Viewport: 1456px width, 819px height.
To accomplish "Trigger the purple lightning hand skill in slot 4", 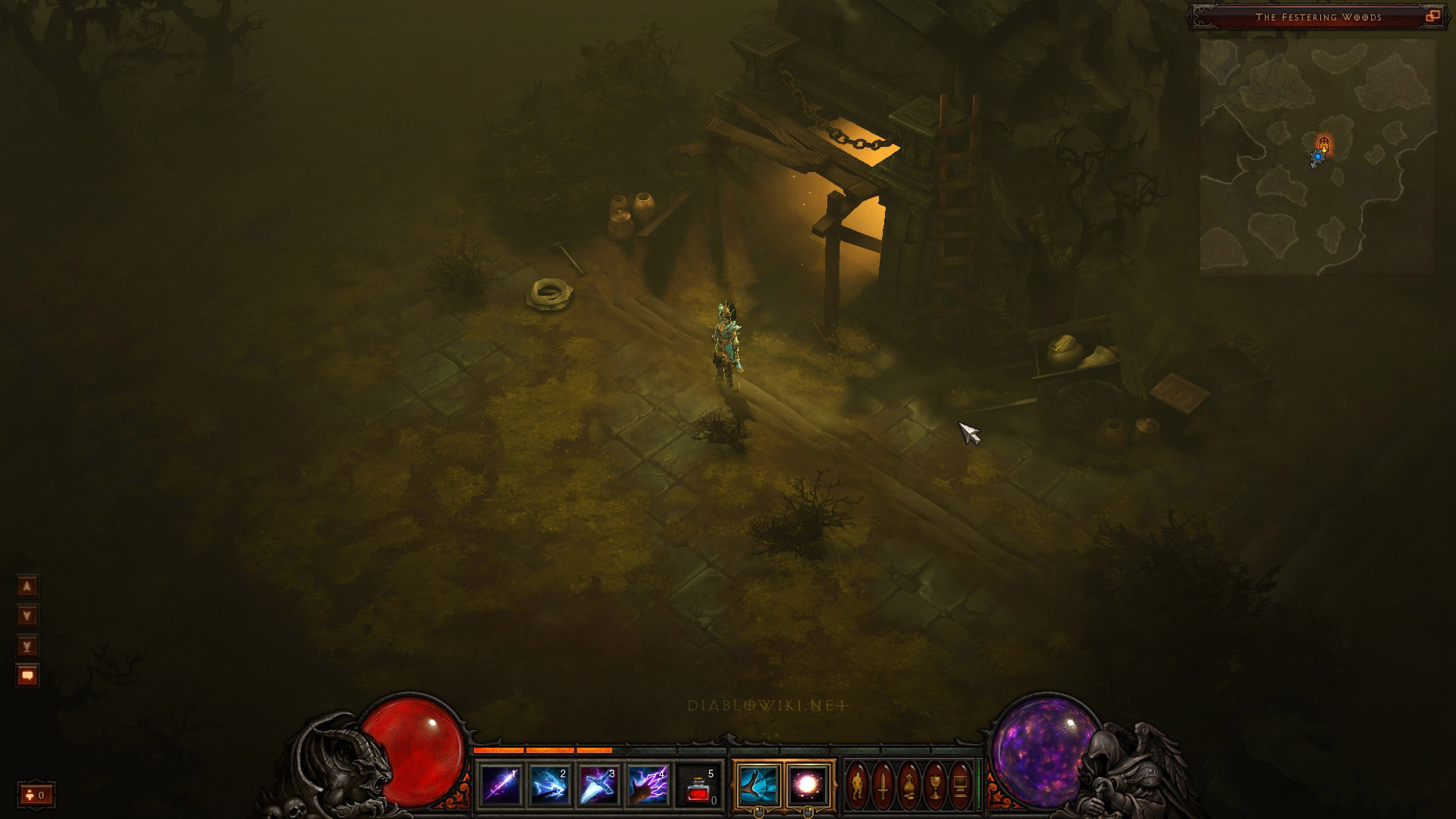I will pos(648,786).
